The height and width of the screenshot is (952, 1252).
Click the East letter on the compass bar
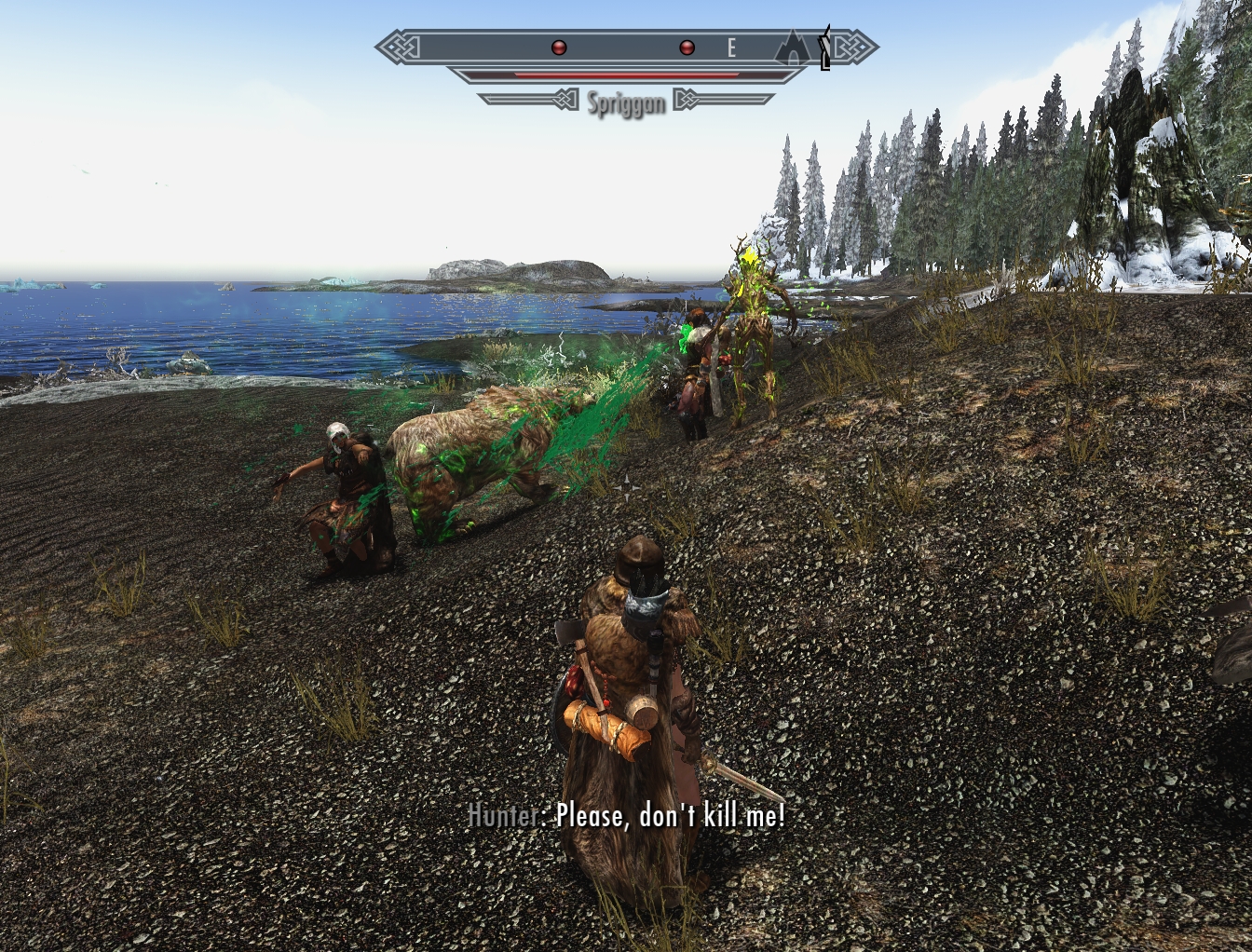(x=732, y=48)
